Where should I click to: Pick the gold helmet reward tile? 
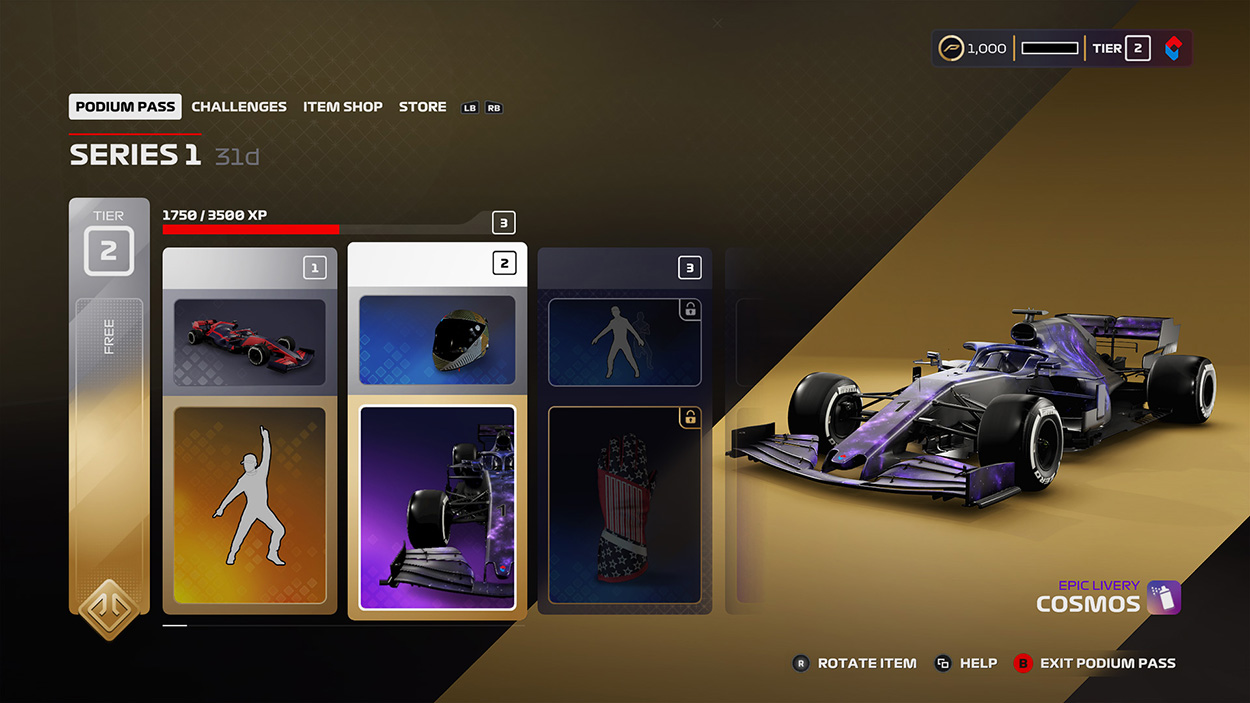click(x=437, y=340)
